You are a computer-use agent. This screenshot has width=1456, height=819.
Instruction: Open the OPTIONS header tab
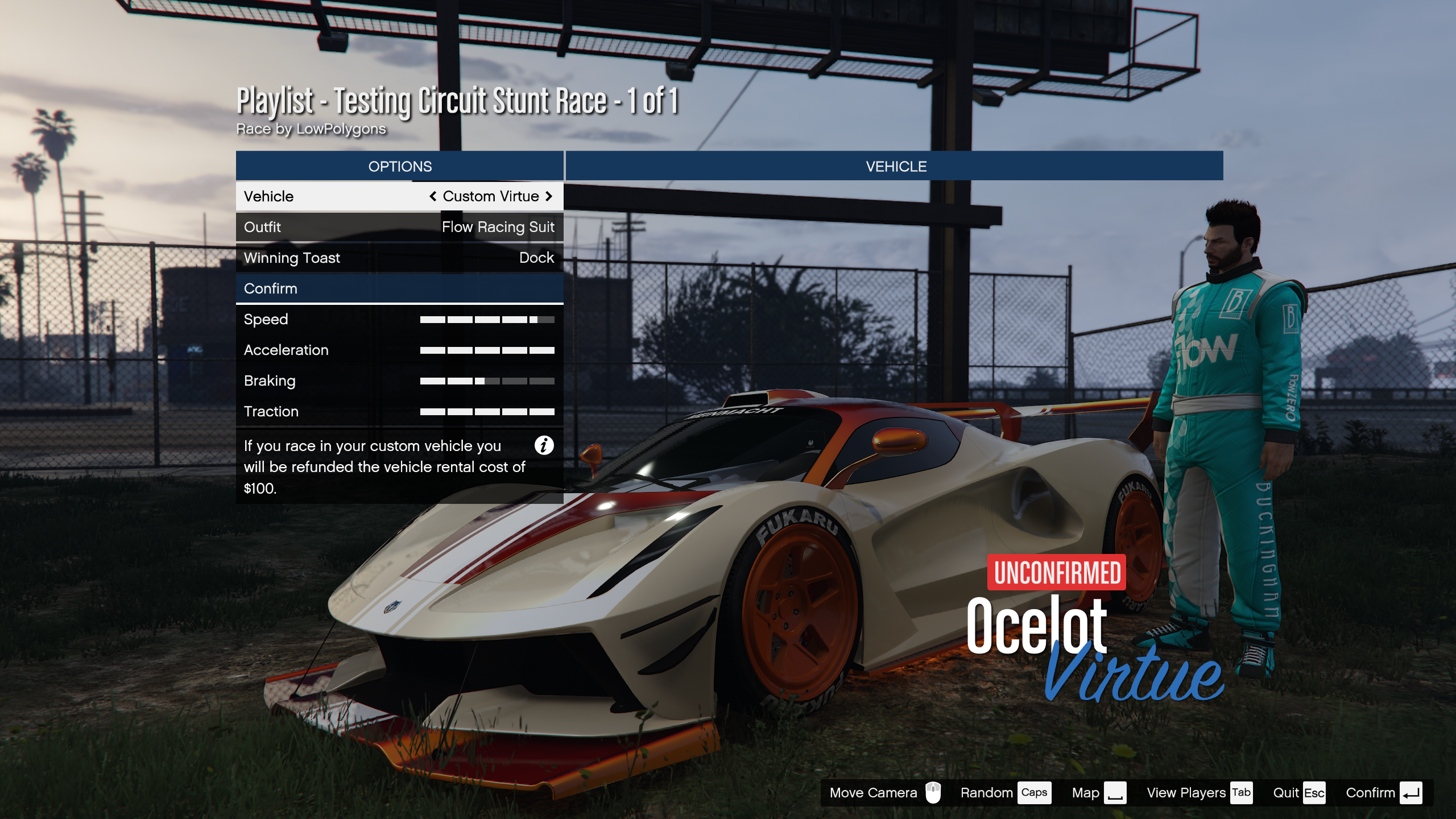click(399, 166)
